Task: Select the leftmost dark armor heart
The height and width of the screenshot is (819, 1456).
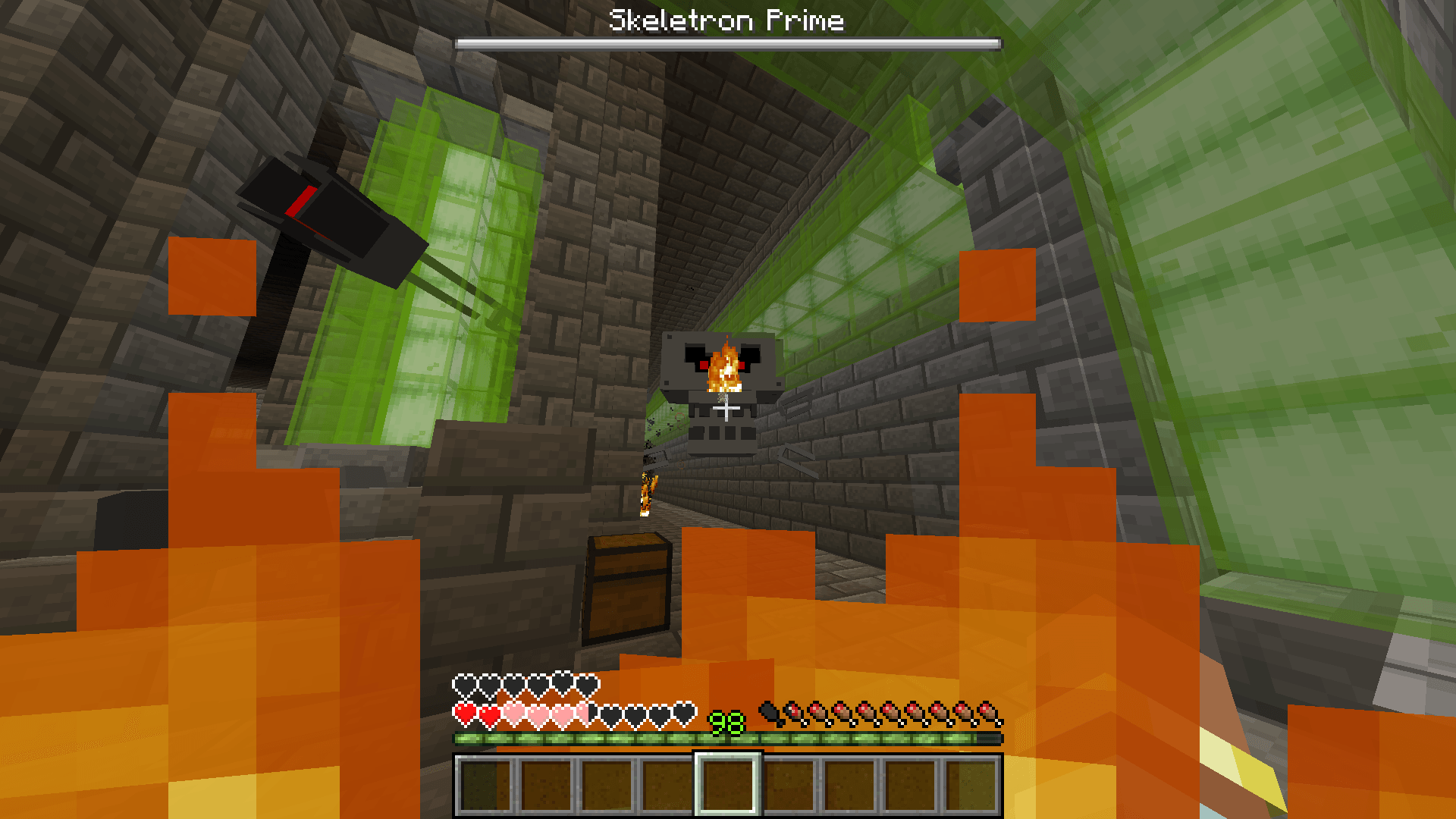Action: click(463, 687)
